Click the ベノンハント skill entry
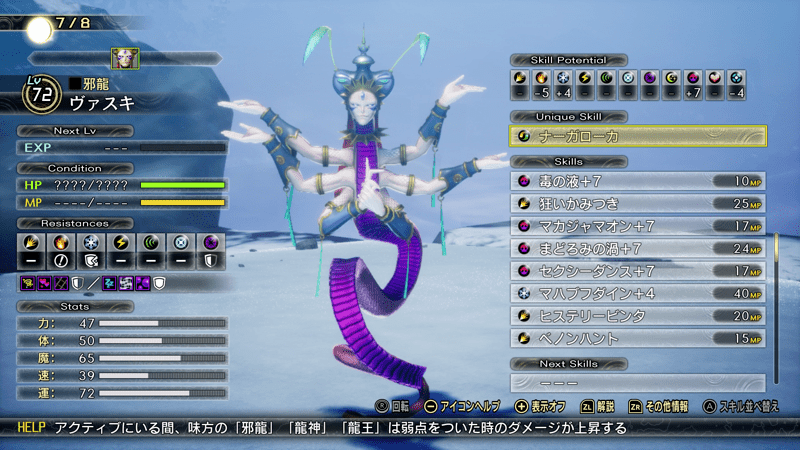 (x=638, y=338)
